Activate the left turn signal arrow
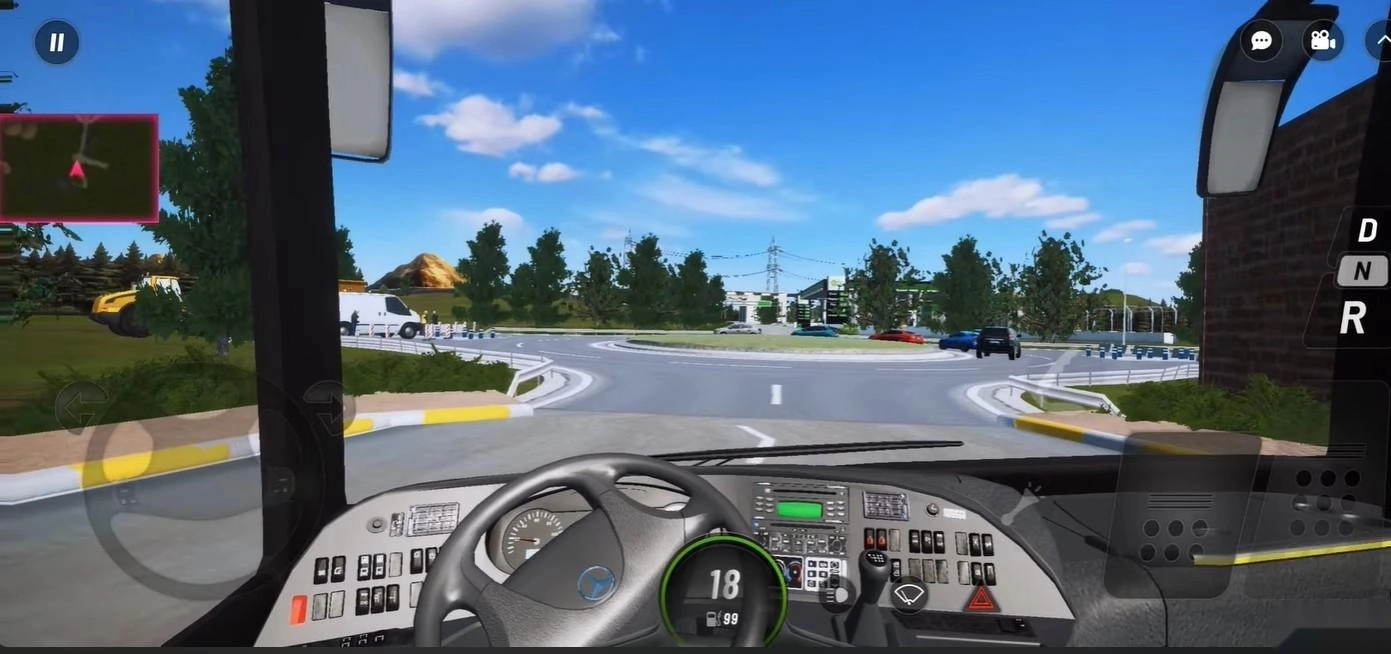This screenshot has height=654, width=1391. [x=79, y=407]
